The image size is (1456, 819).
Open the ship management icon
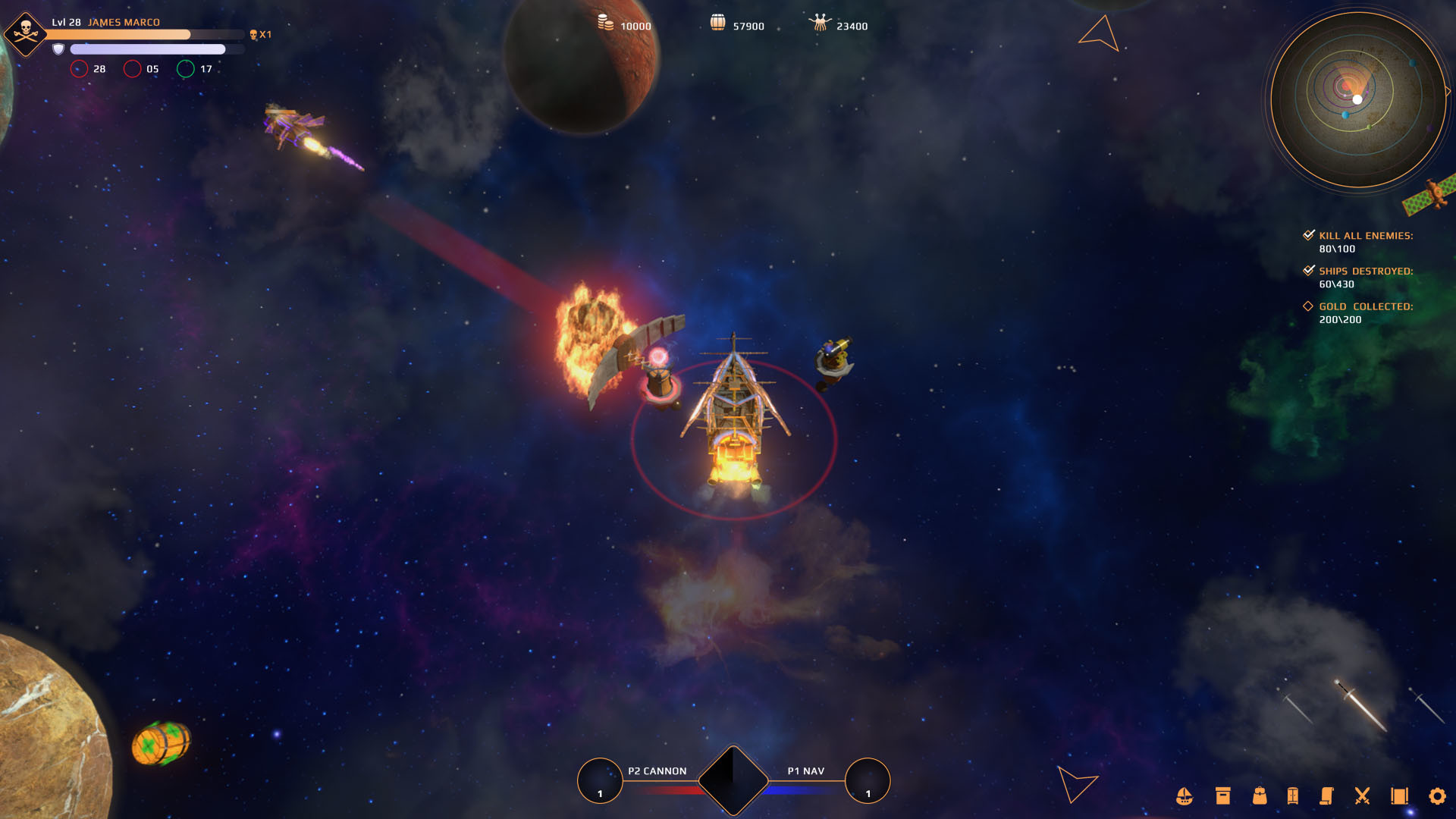click(1185, 797)
